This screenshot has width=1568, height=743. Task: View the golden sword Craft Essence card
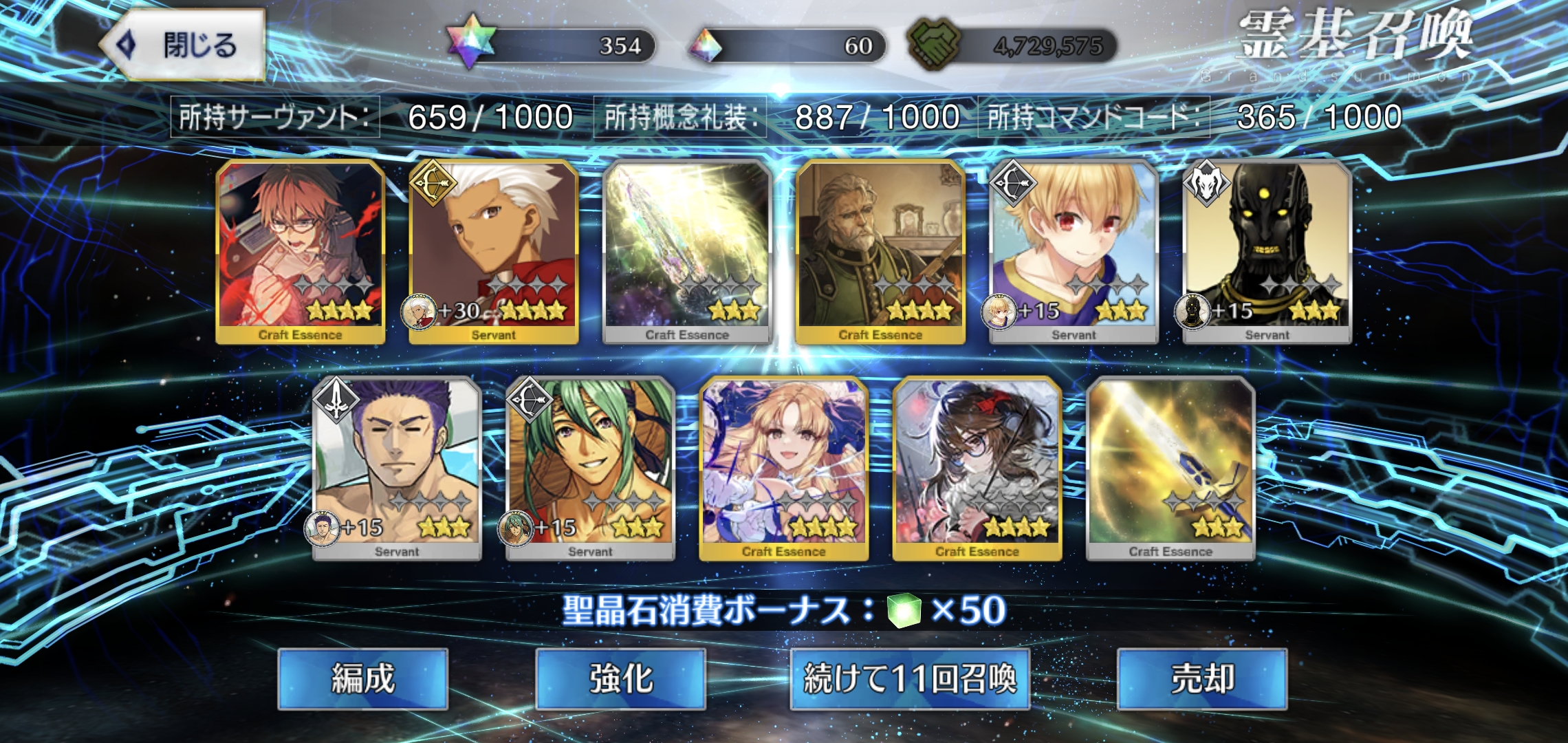[x=1170, y=468]
